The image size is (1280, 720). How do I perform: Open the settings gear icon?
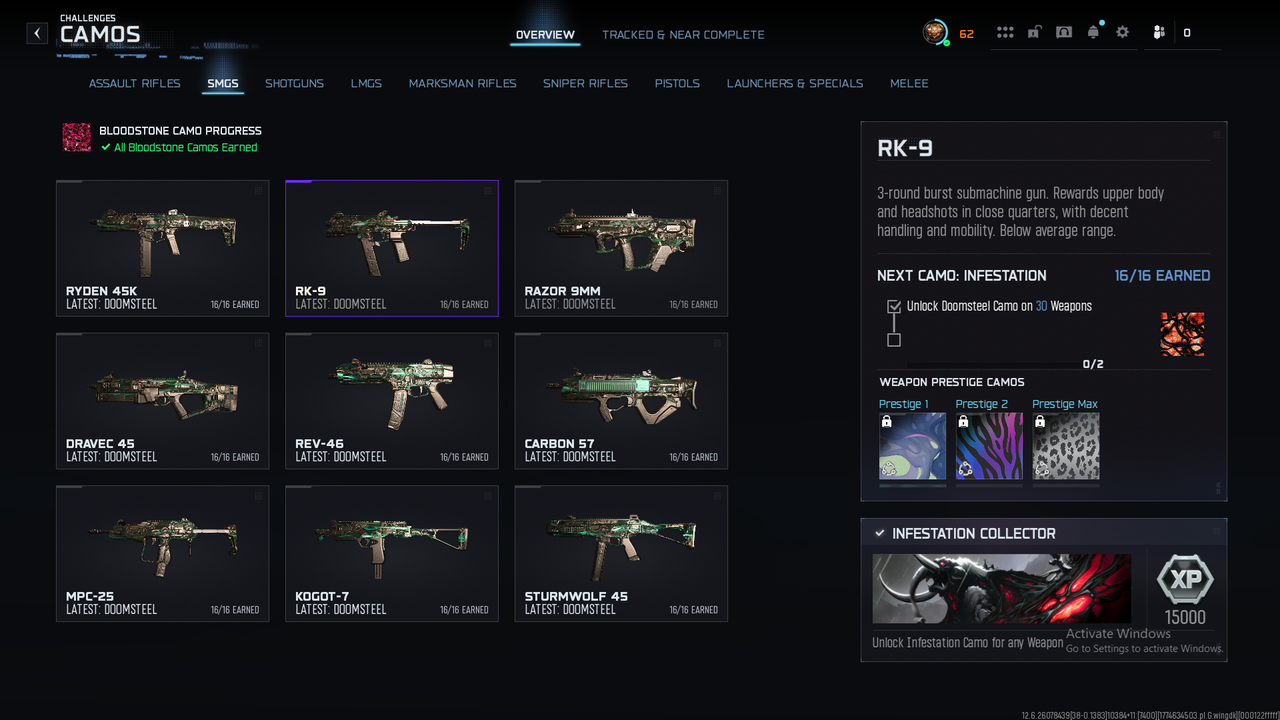(1122, 33)
